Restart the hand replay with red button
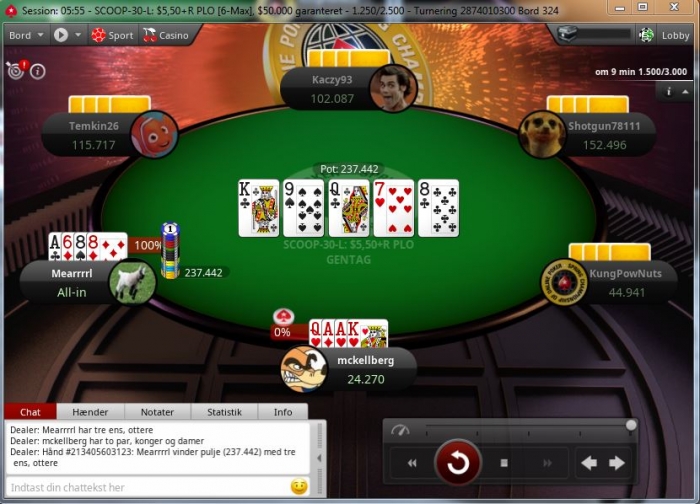 click(x=458, y=463)
